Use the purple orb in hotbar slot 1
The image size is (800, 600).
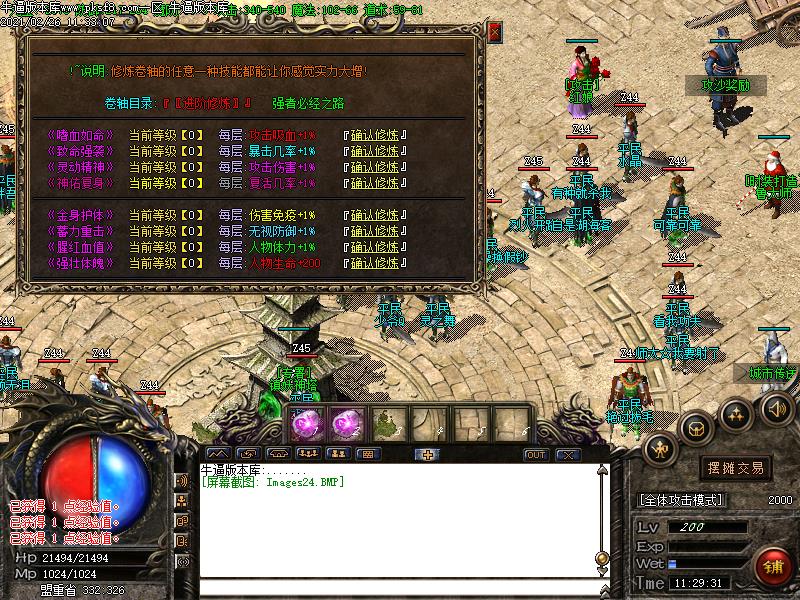click(305, 424)
